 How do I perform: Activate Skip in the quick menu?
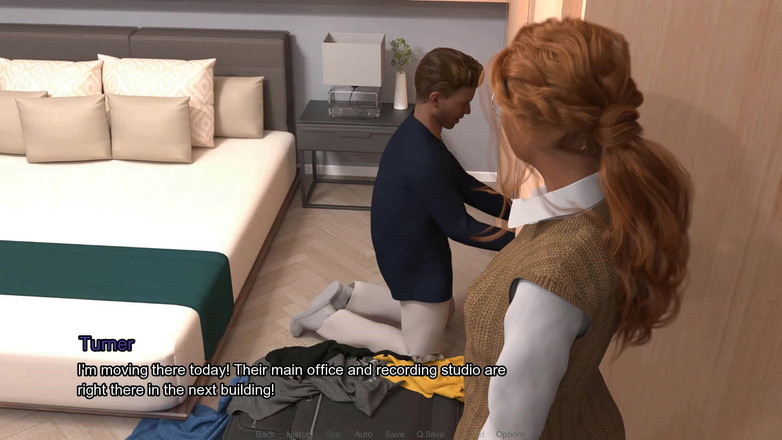click(x=333, y=434)
